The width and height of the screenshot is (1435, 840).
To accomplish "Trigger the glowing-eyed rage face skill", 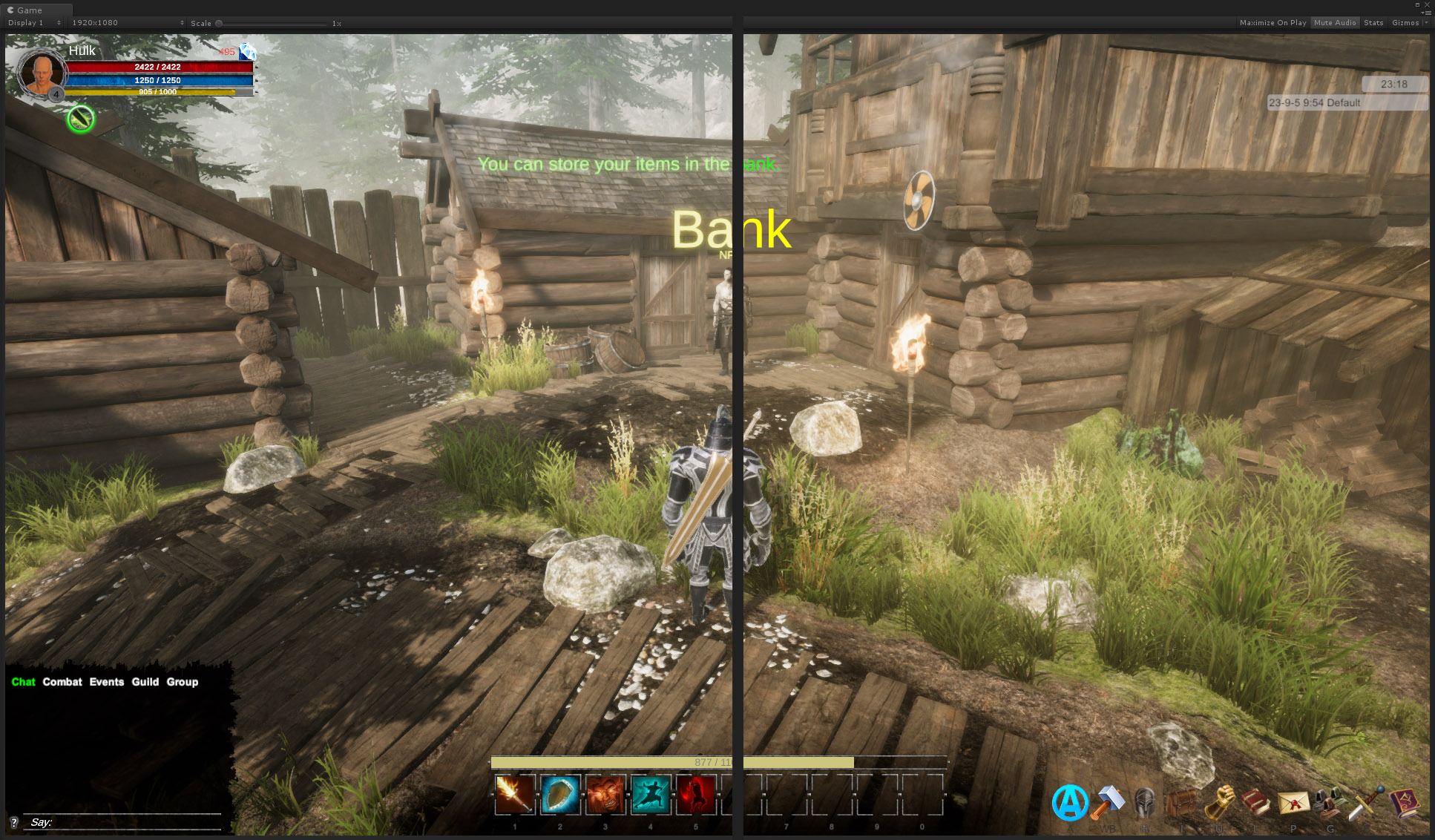I will point(605,794).
